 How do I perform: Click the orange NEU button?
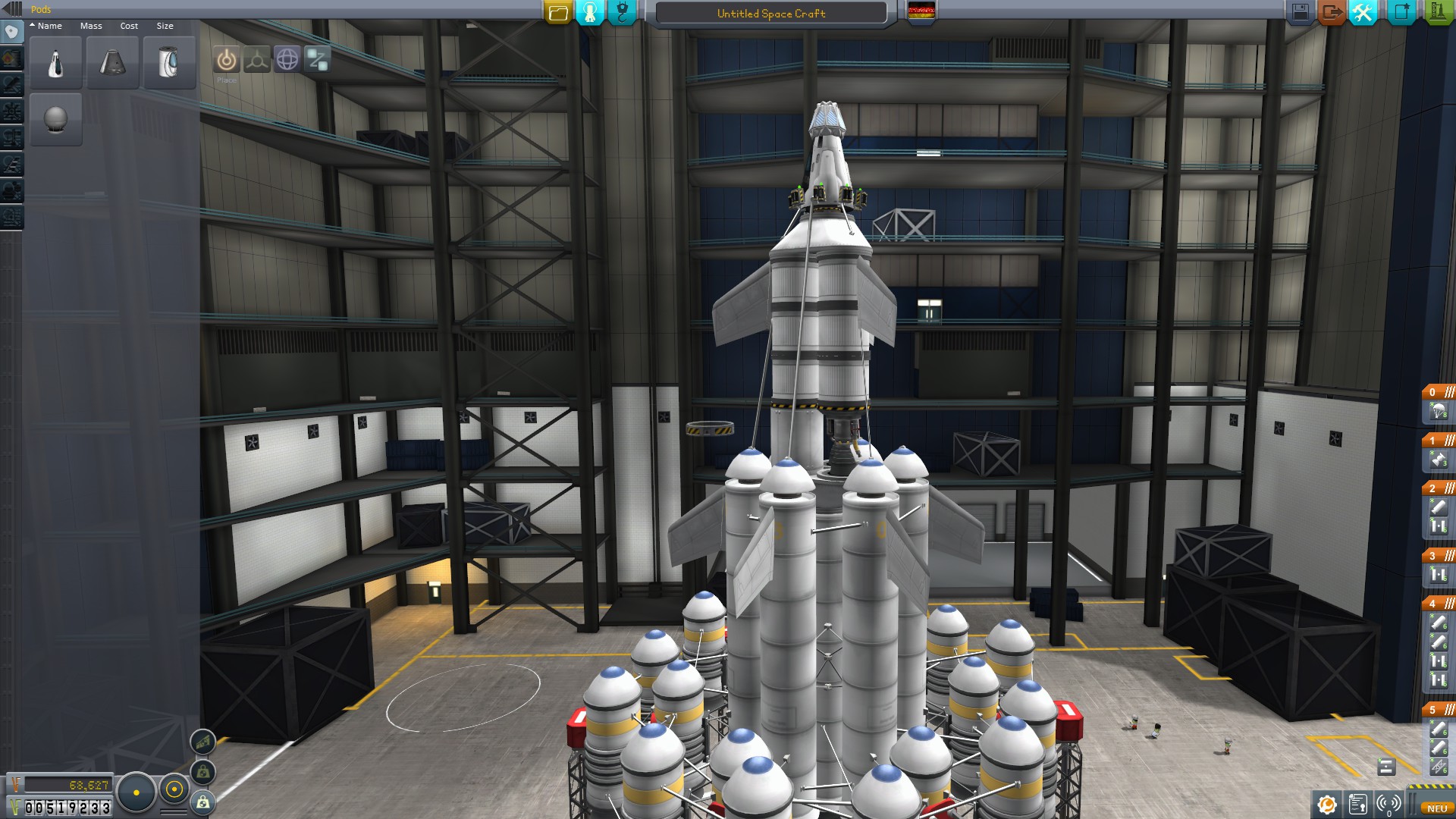1436,808
